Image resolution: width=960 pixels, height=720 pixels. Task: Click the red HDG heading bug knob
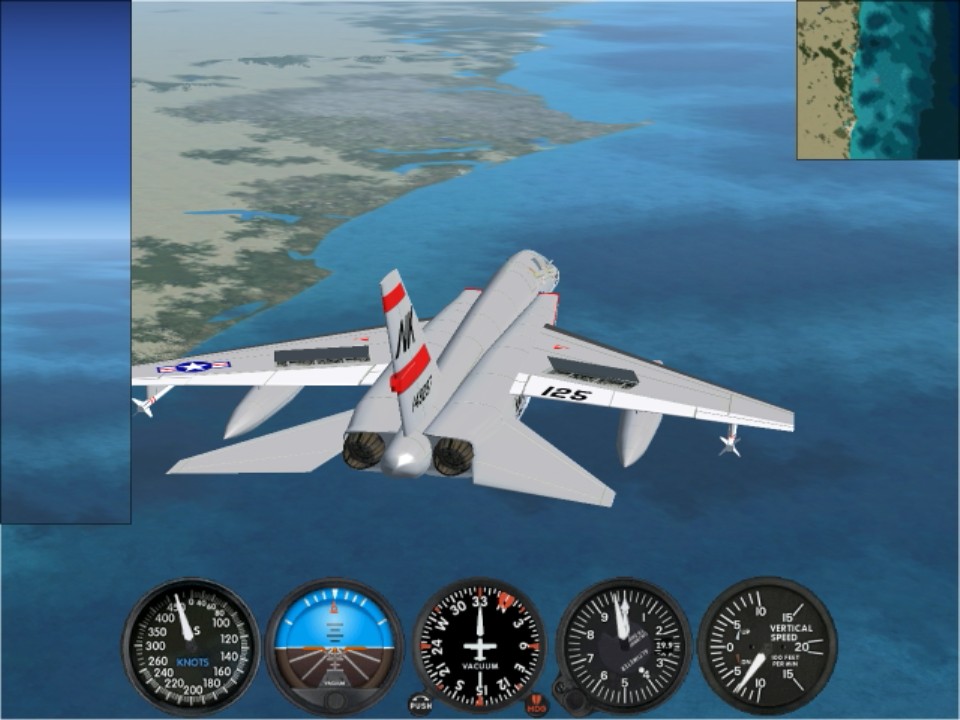(x=537, y=704)
